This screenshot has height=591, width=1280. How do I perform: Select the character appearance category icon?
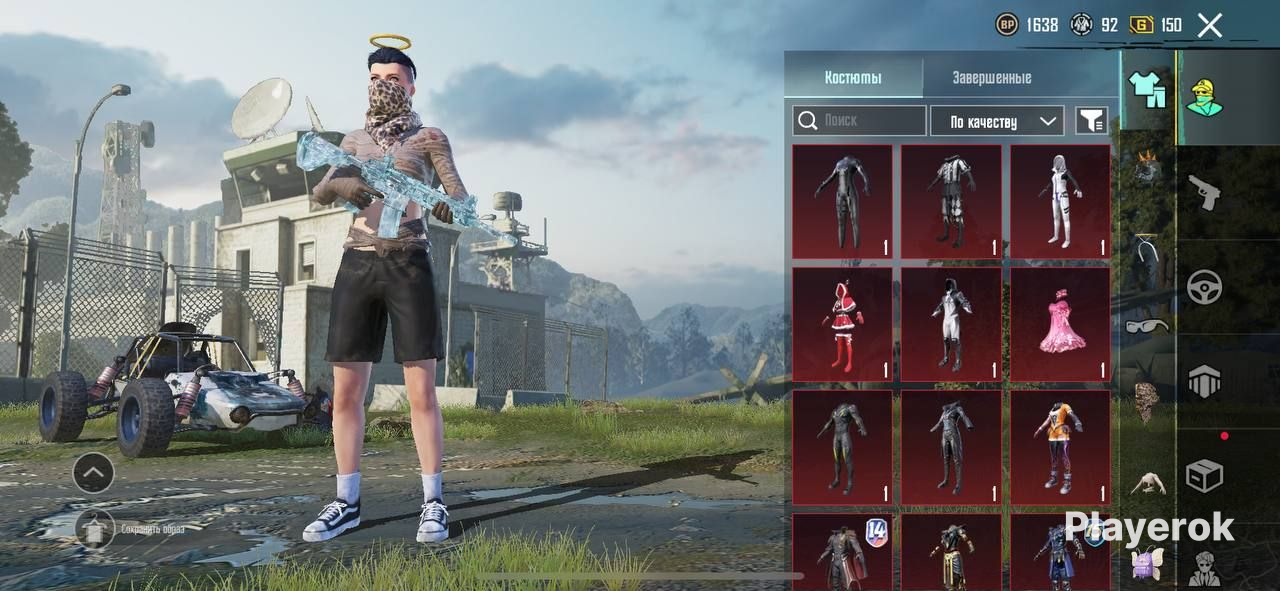tap(1205, 97)
